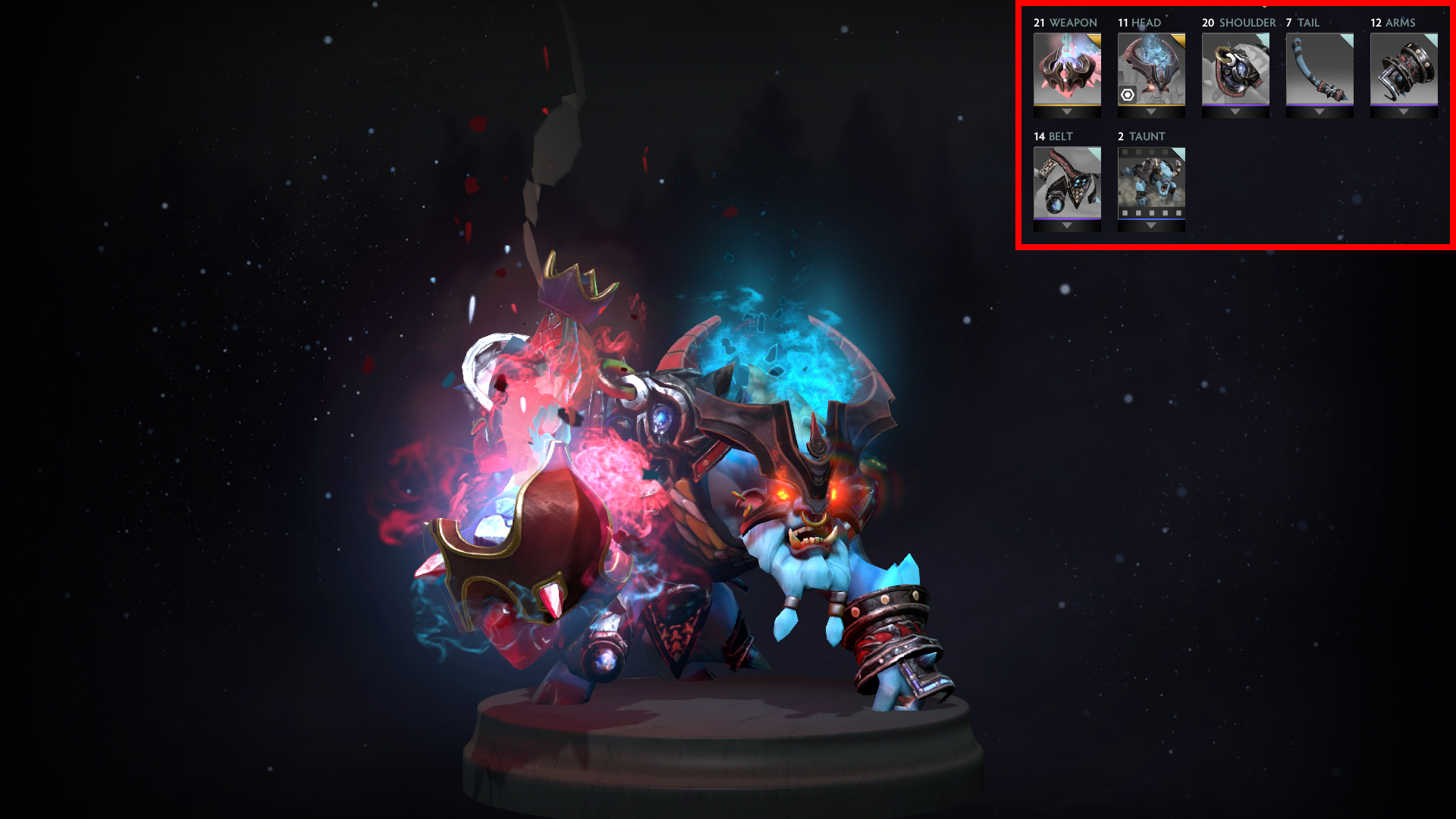Image resolution: width=1456 pixels, height=819 pixels.
Task: Expand the Weapon slot dropdown arrow
Action: pyautogui.click(x=1066, y=111)
